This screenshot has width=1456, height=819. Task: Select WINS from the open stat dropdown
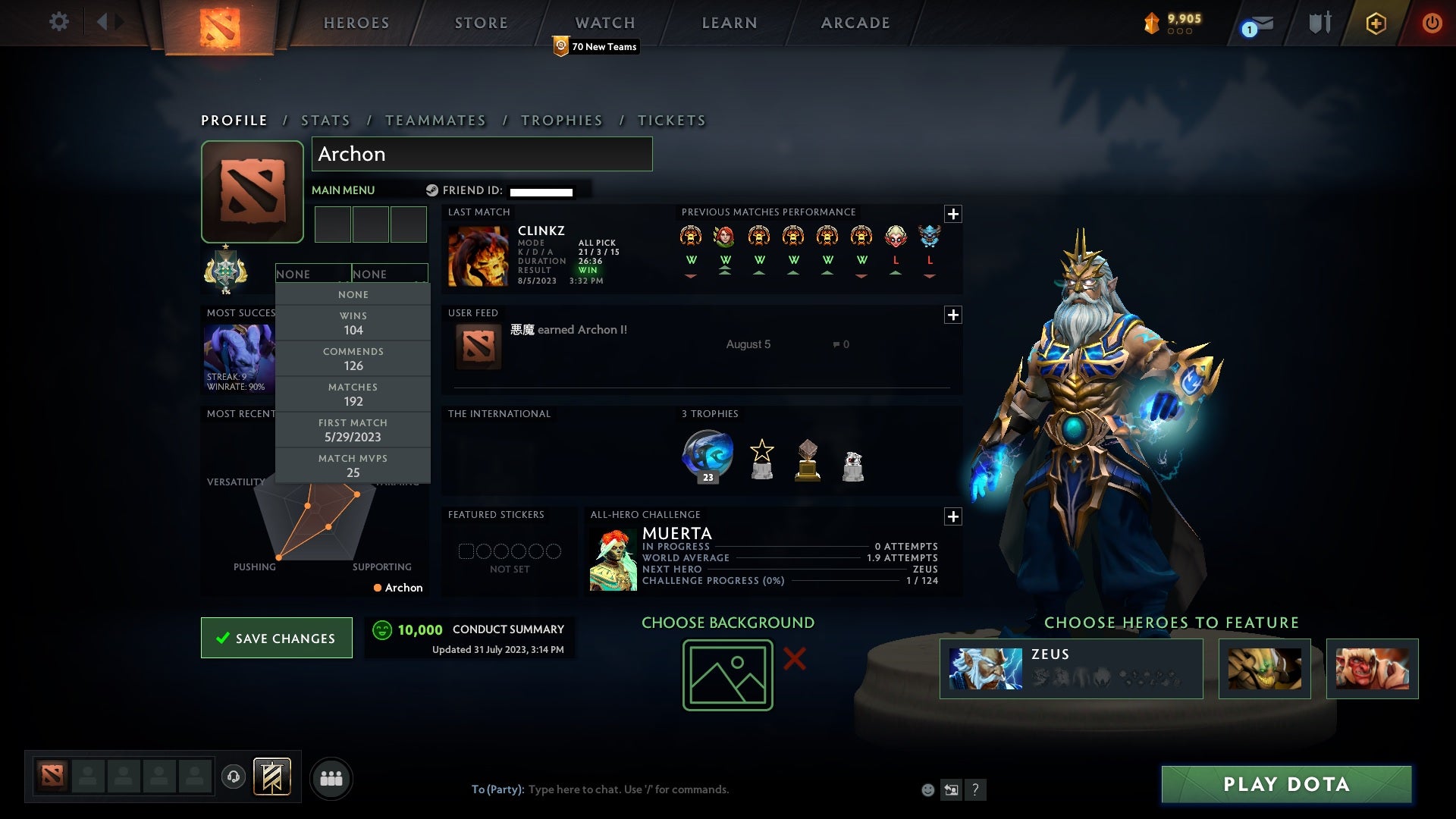pos(353,323)
